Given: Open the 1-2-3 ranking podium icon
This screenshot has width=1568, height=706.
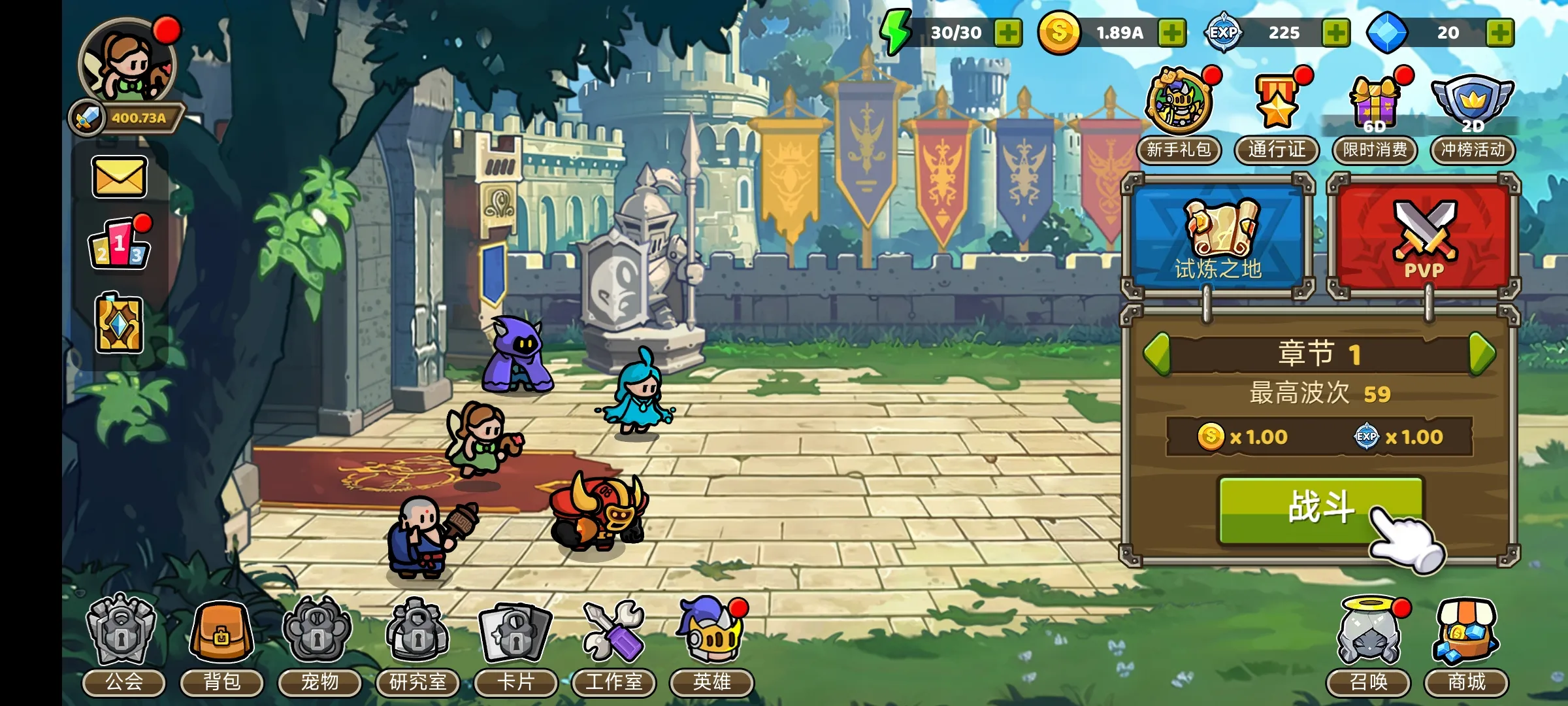Looking at the screenshot, I should [x=119, y=245].
